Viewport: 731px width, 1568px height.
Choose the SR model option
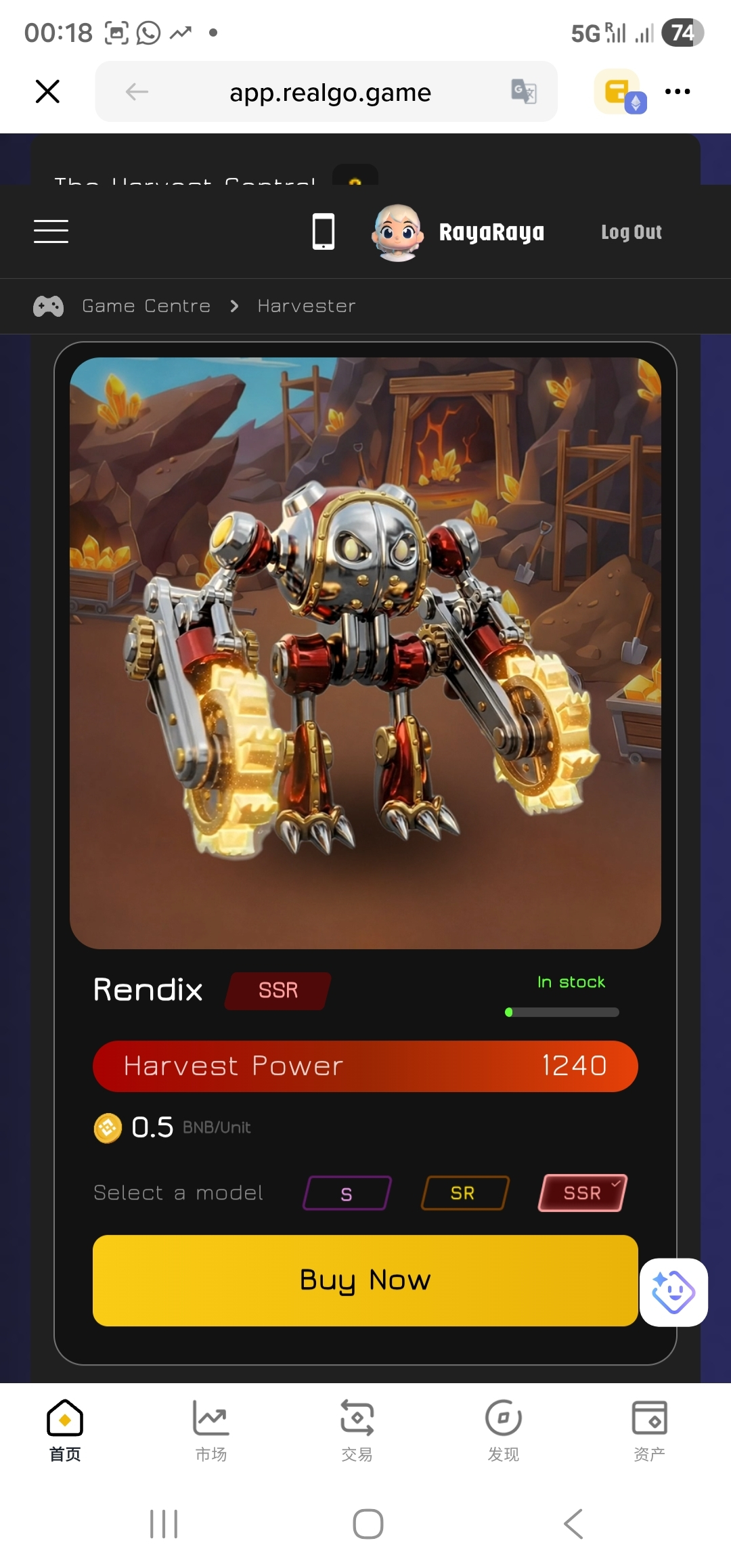464,1193
